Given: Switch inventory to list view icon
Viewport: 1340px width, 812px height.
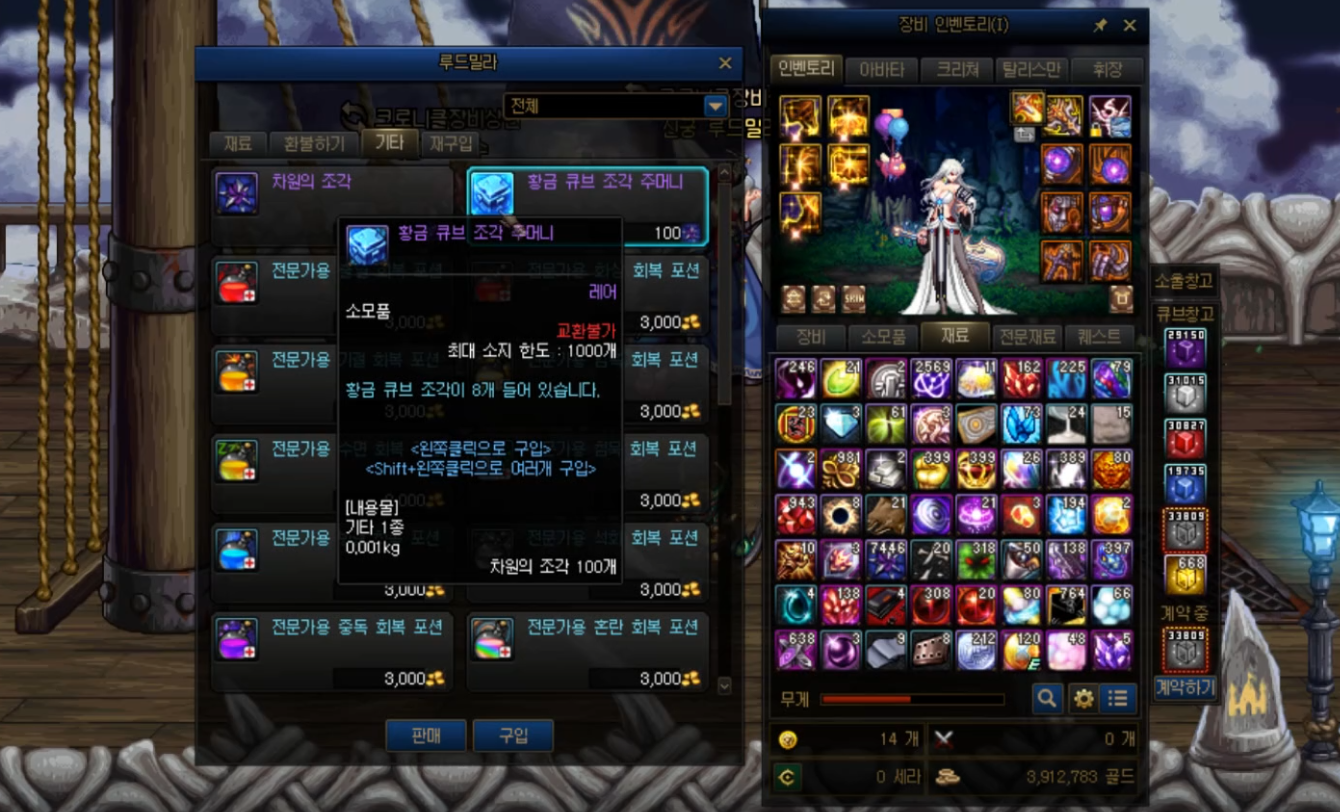Looking at the screenshot, I should point(1117,698).
